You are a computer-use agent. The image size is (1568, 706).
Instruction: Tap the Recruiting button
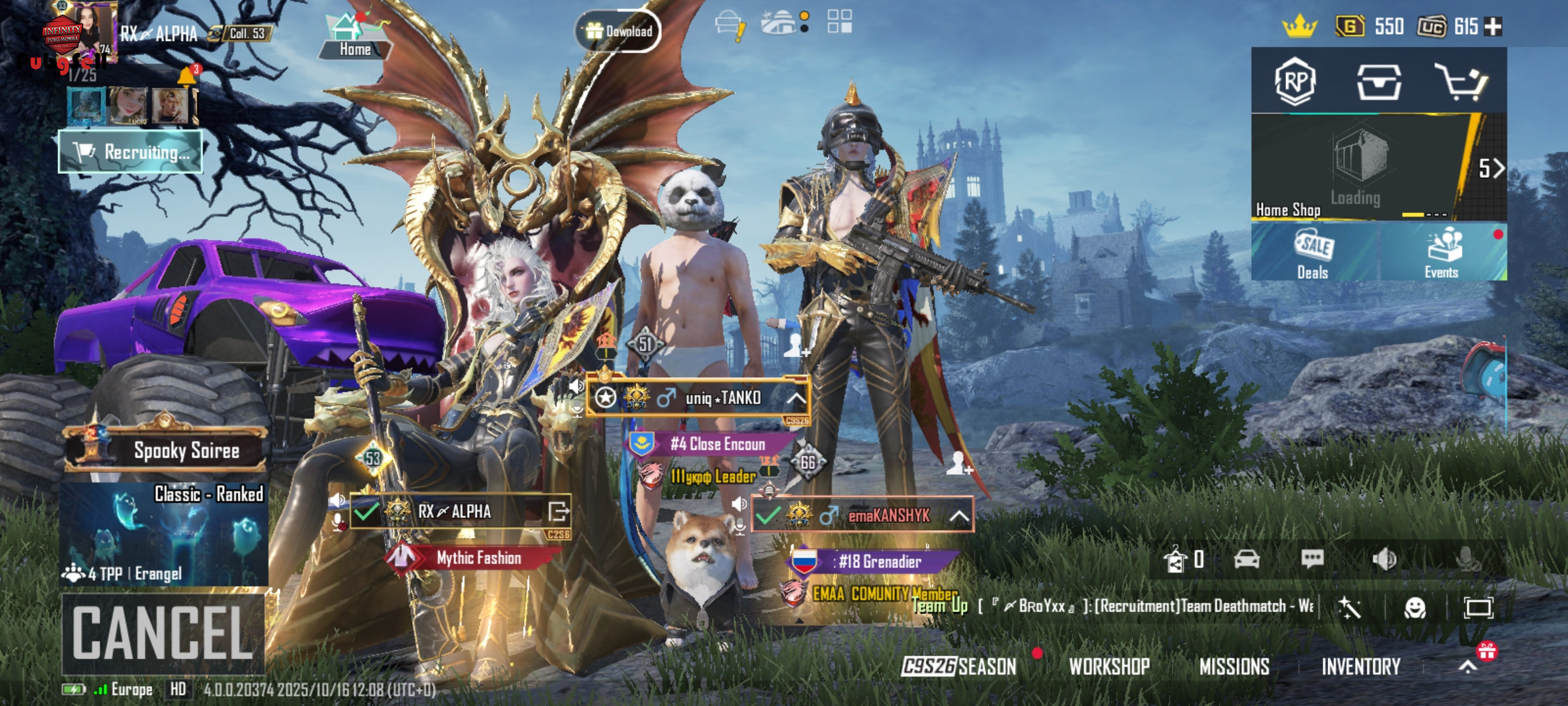click(131, 152)
